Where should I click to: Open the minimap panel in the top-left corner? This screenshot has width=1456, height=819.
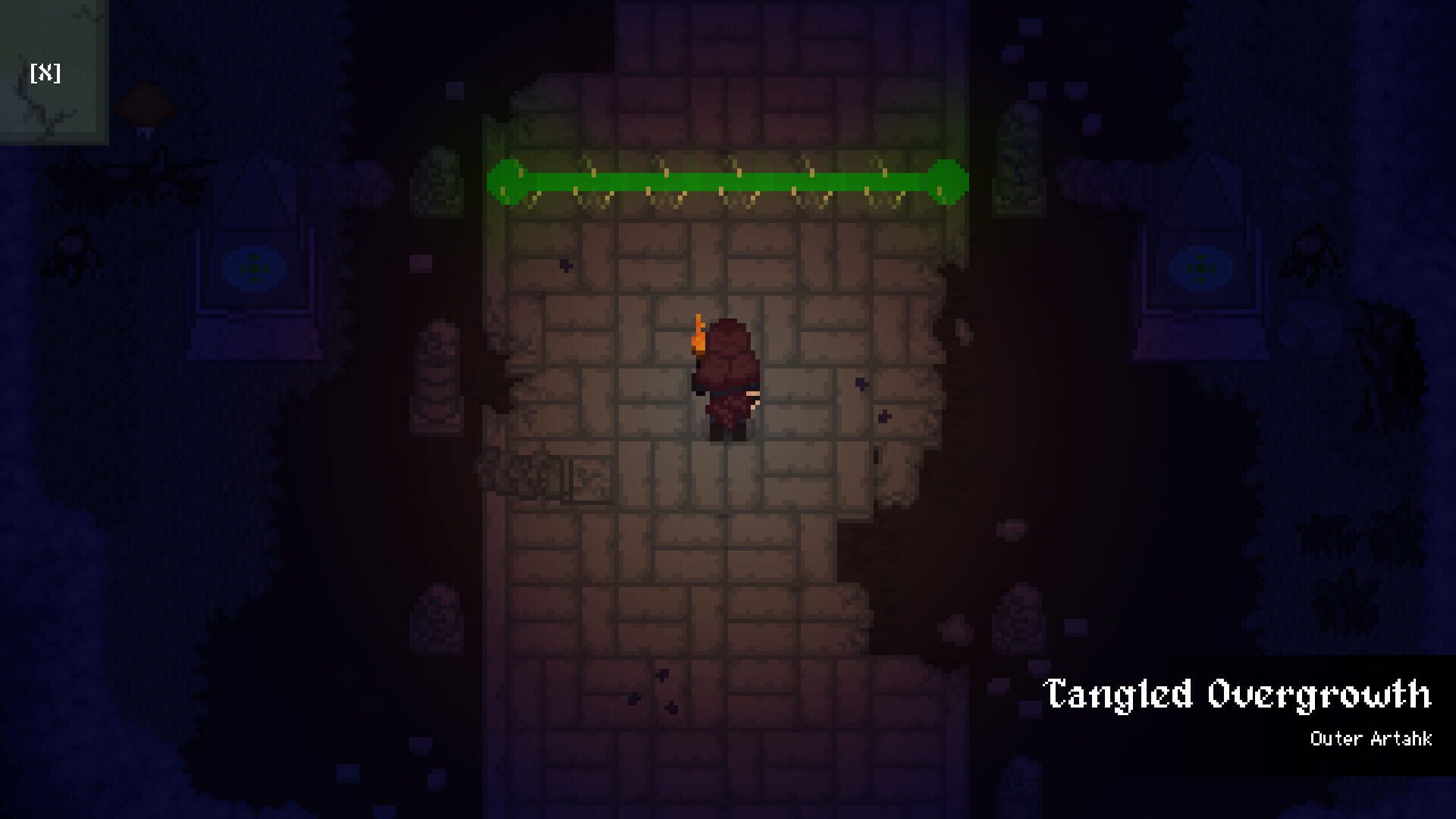pos(53,68)
